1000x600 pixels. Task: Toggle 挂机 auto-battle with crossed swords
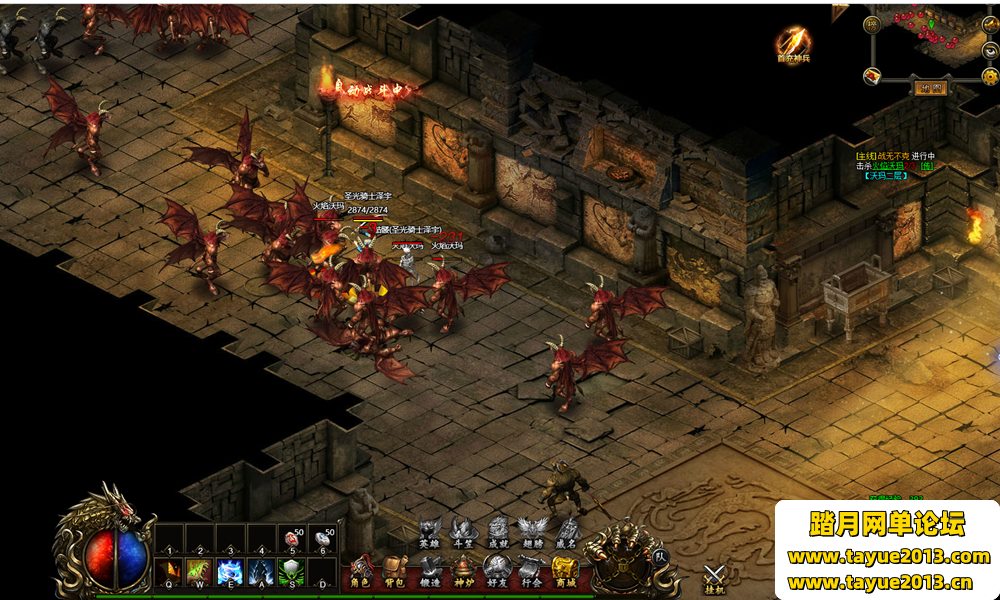714,578
